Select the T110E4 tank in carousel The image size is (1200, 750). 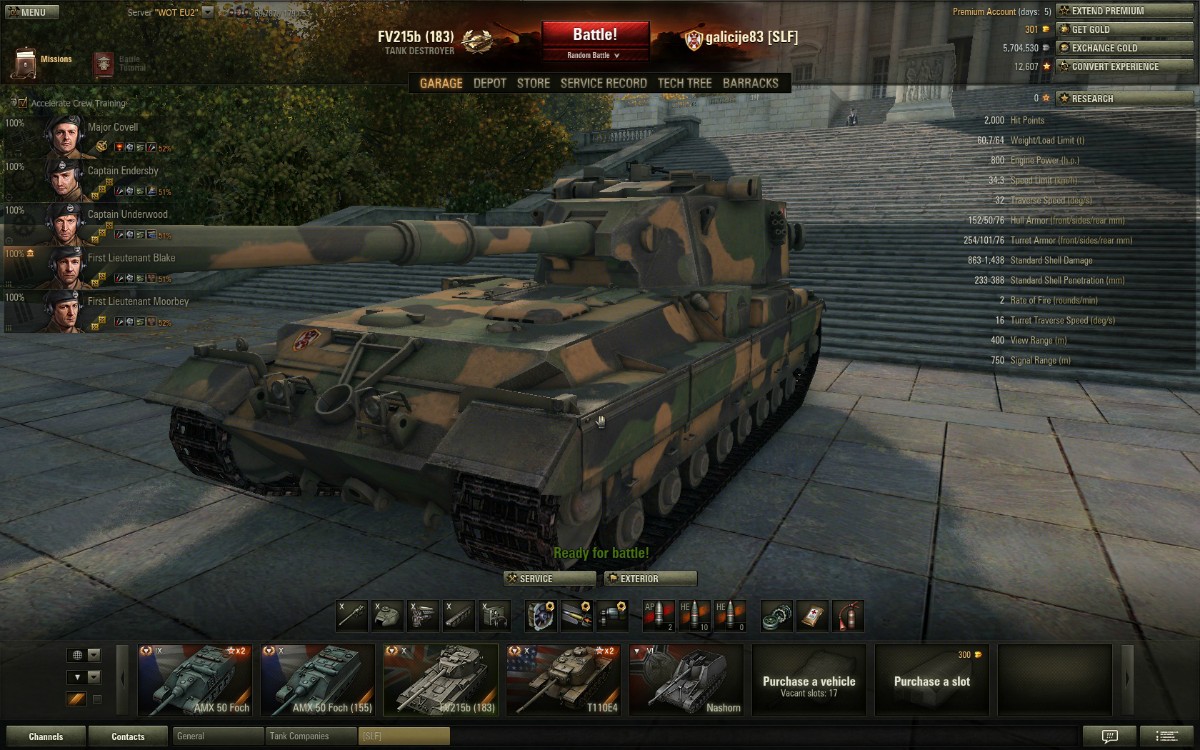564,680
